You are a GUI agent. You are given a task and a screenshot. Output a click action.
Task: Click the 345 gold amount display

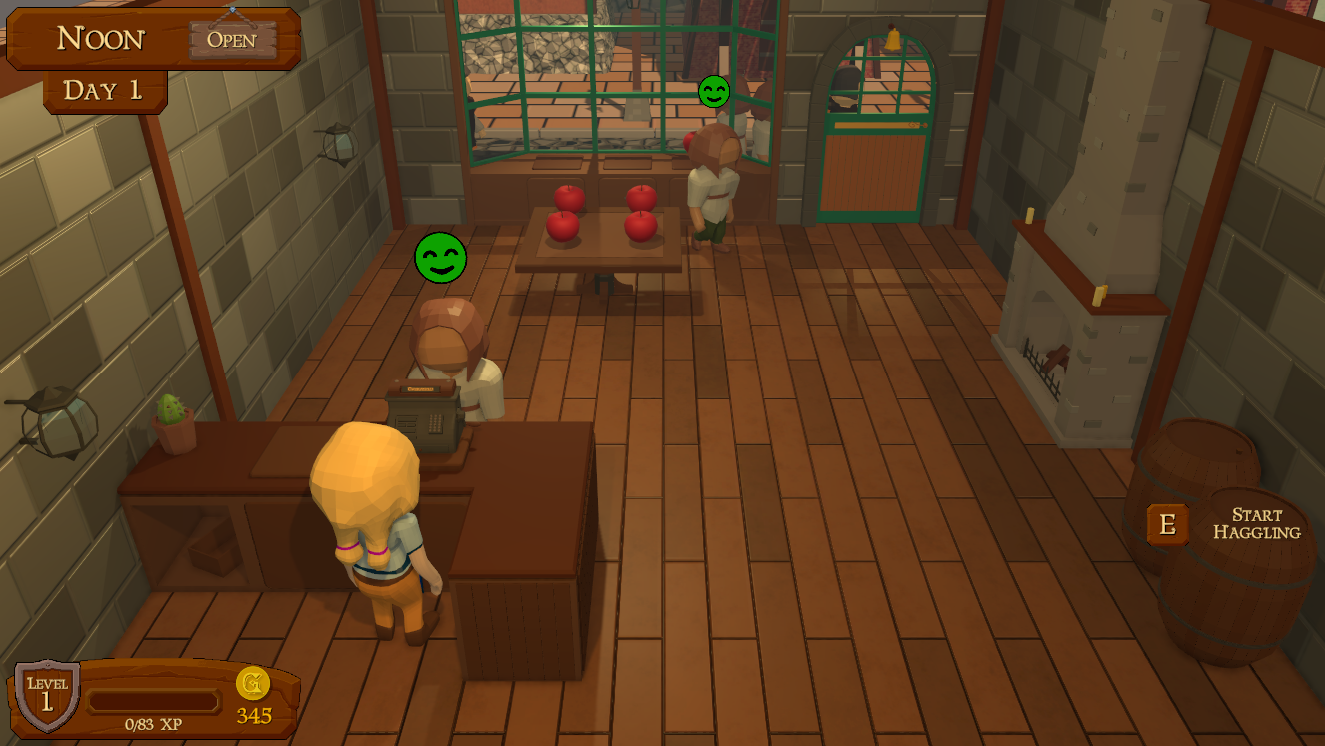click(x=253, y=713)
